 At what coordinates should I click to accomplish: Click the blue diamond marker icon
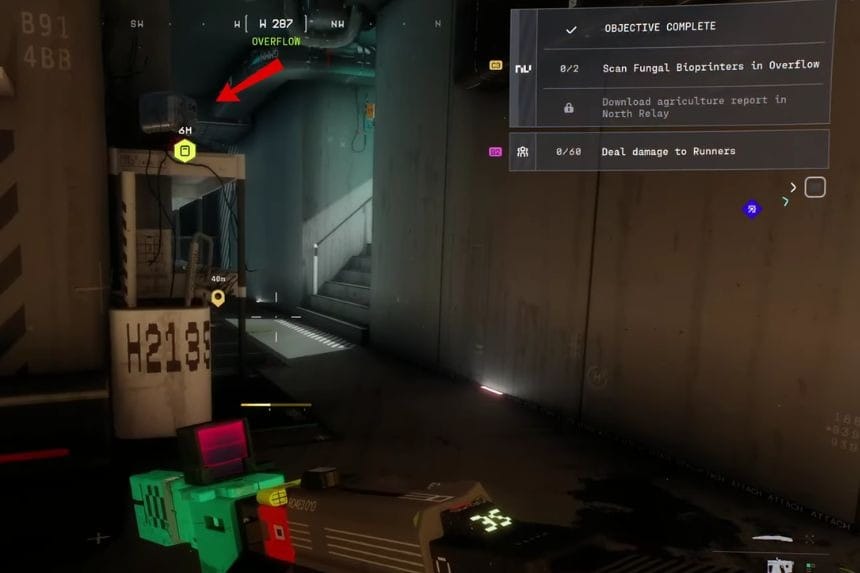point(752,209)
